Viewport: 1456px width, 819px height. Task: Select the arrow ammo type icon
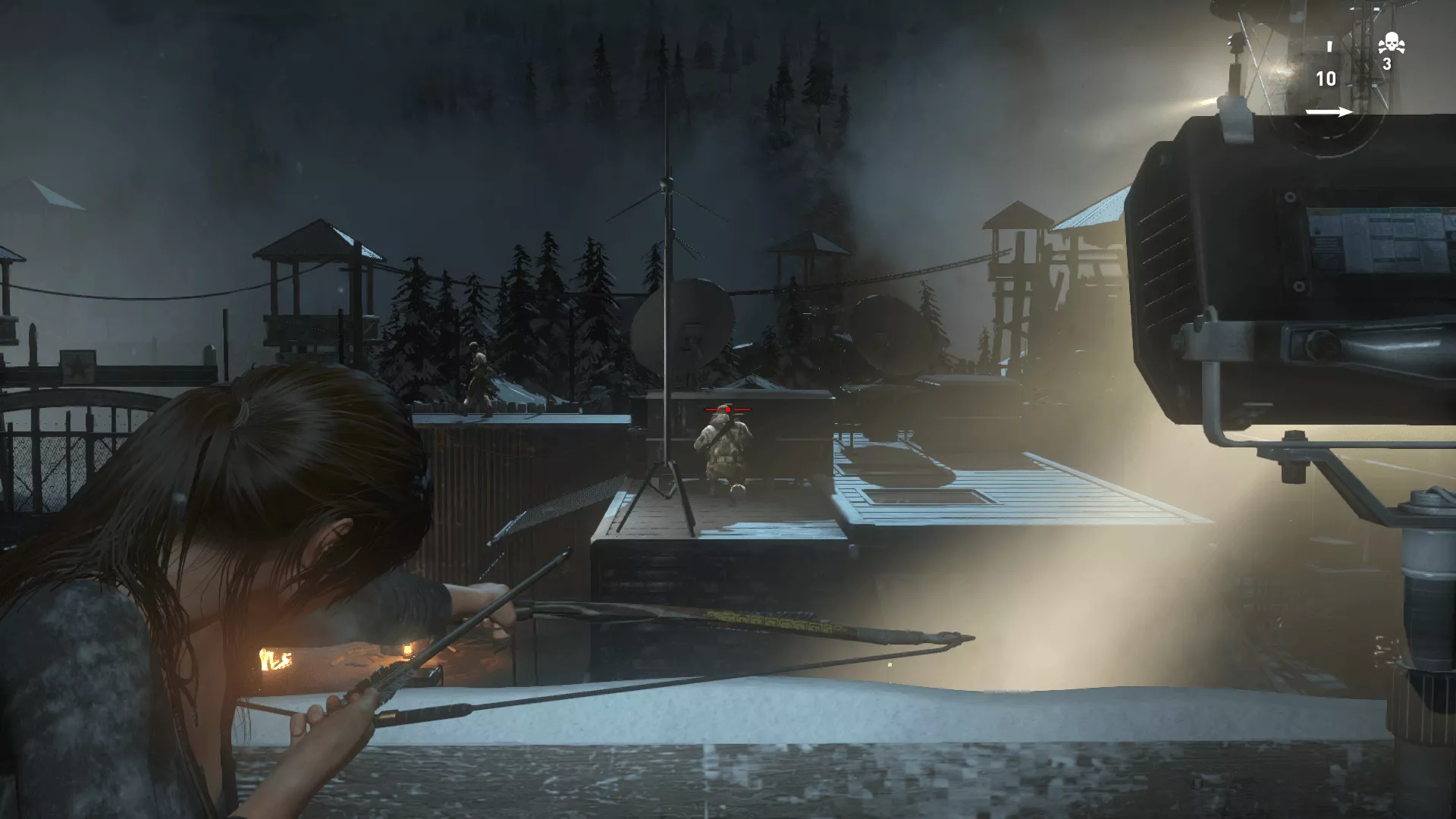point(1328,112)
